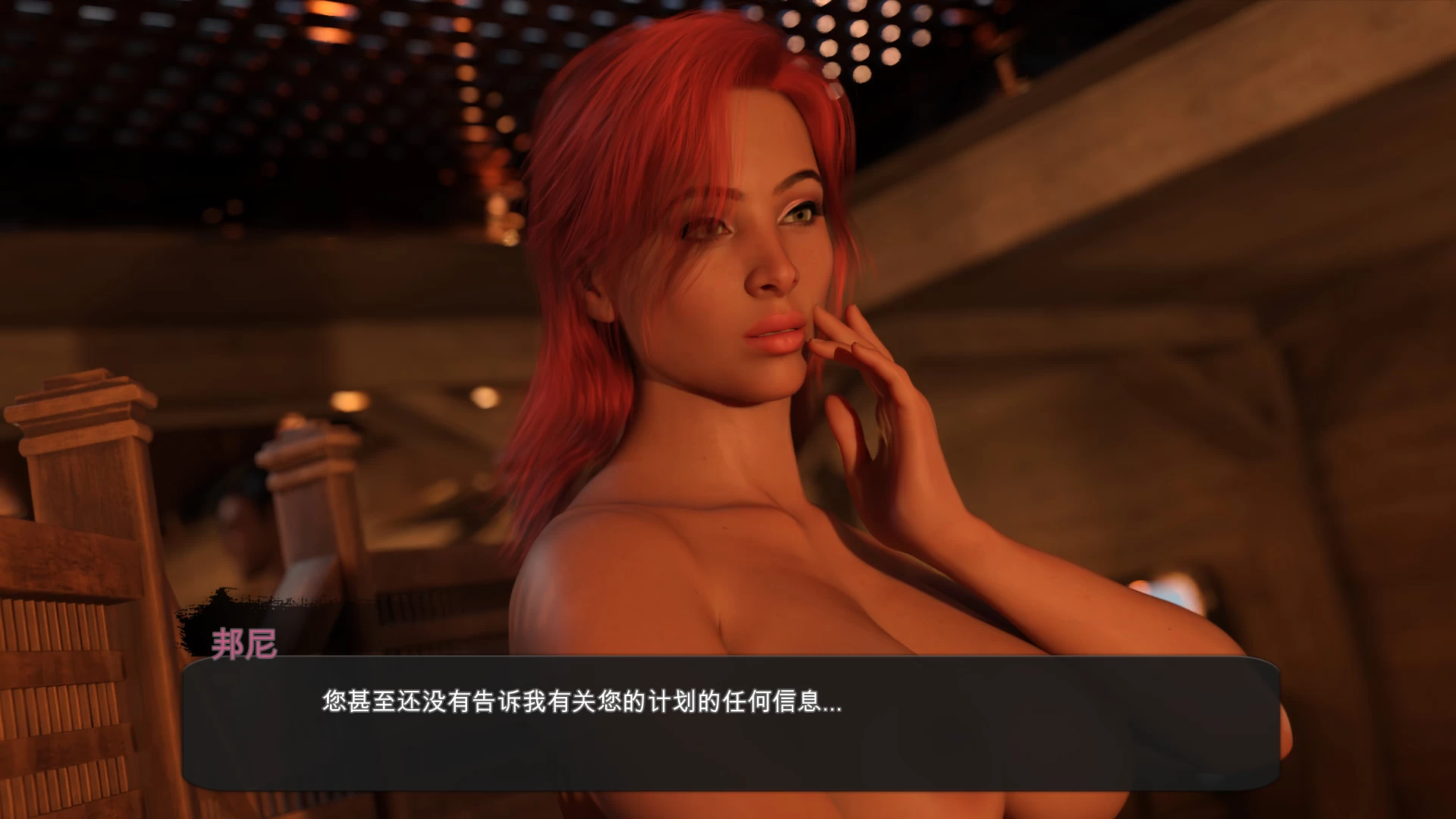Click the center of the screen to progress
The height and width of the screenshot is (819, 1456).
(728, 409)
